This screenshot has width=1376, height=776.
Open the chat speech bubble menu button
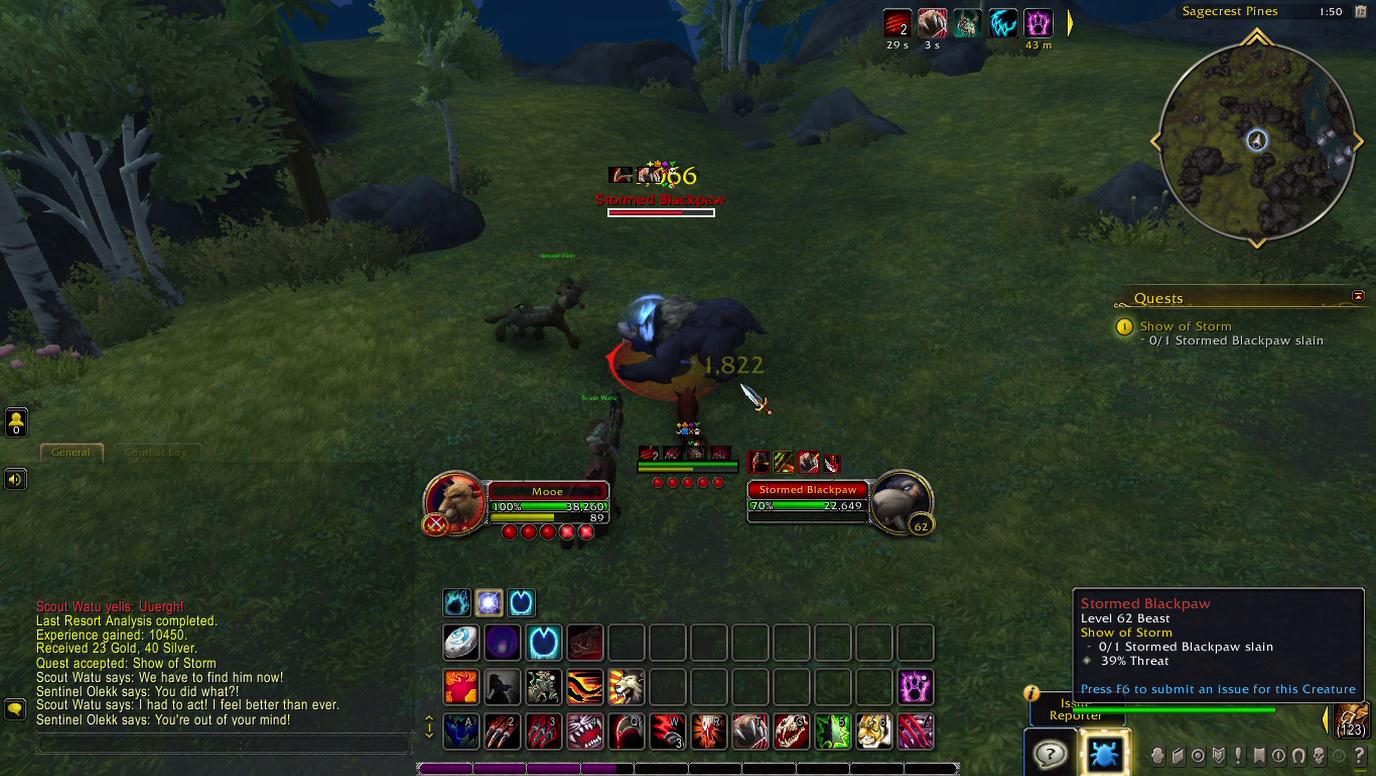tap(15, 709)
